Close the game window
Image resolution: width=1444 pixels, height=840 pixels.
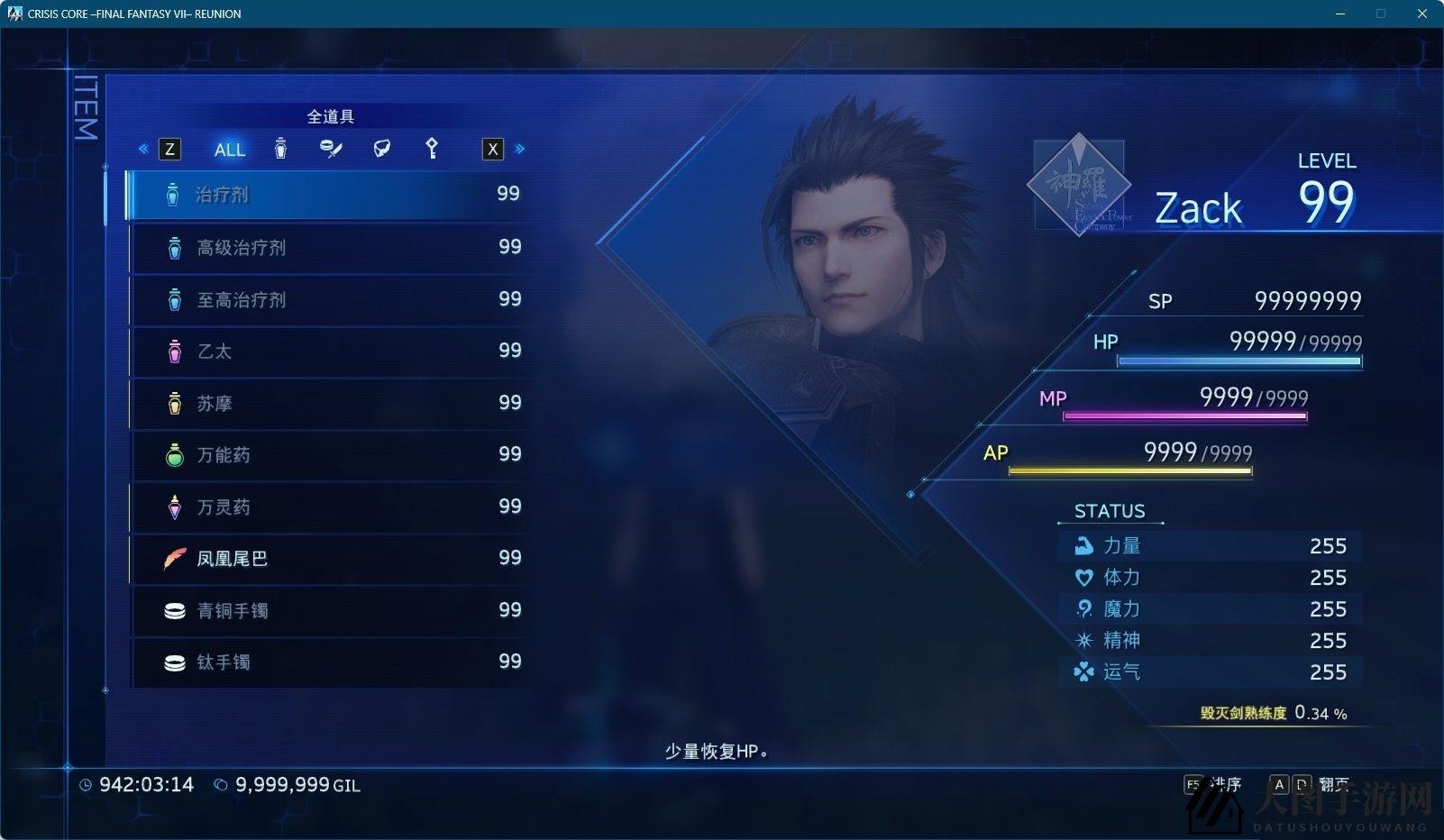pos(1422,14)
